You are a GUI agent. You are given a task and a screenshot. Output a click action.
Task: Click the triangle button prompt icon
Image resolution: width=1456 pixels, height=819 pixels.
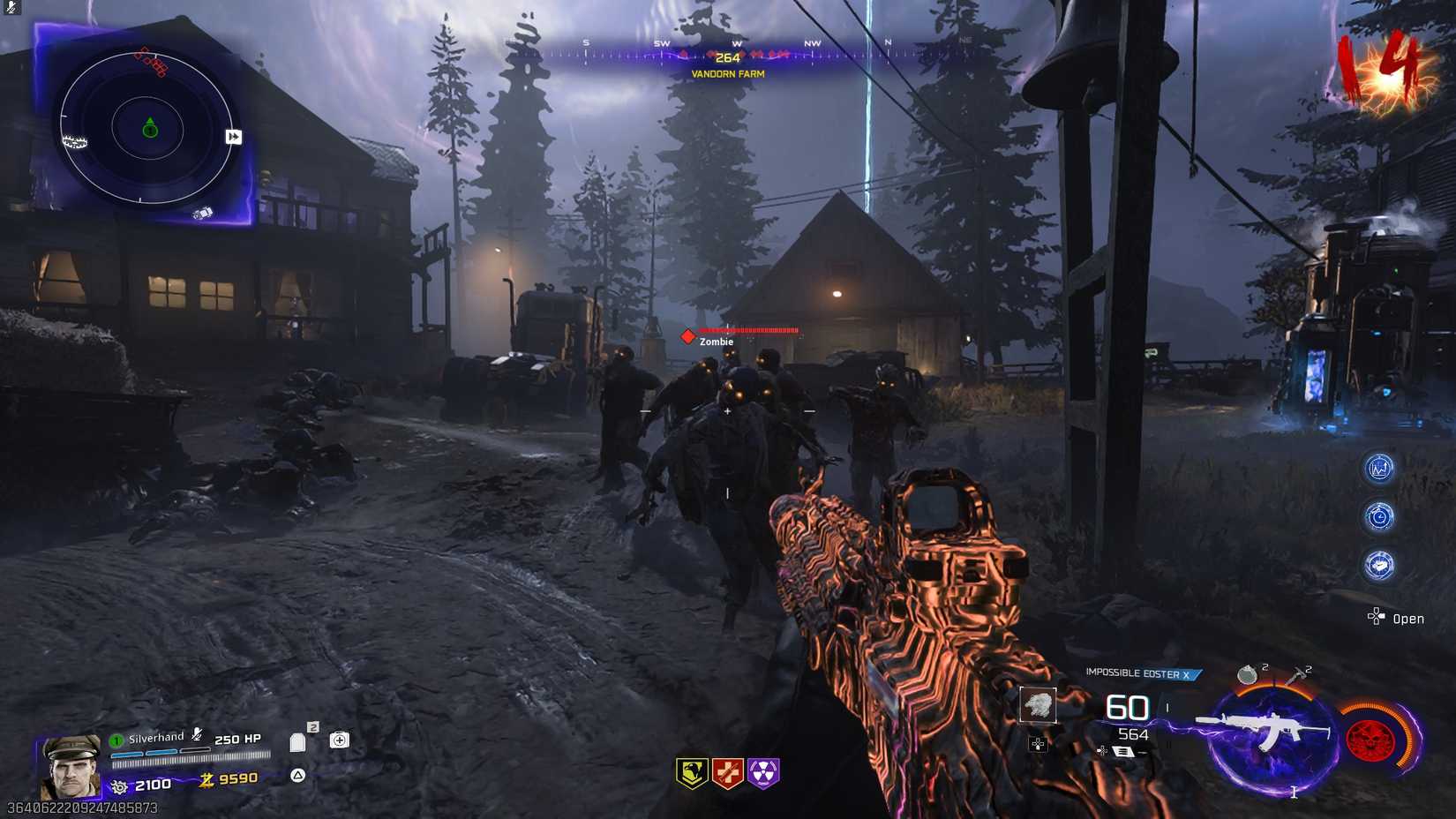[x=297, y=775]
